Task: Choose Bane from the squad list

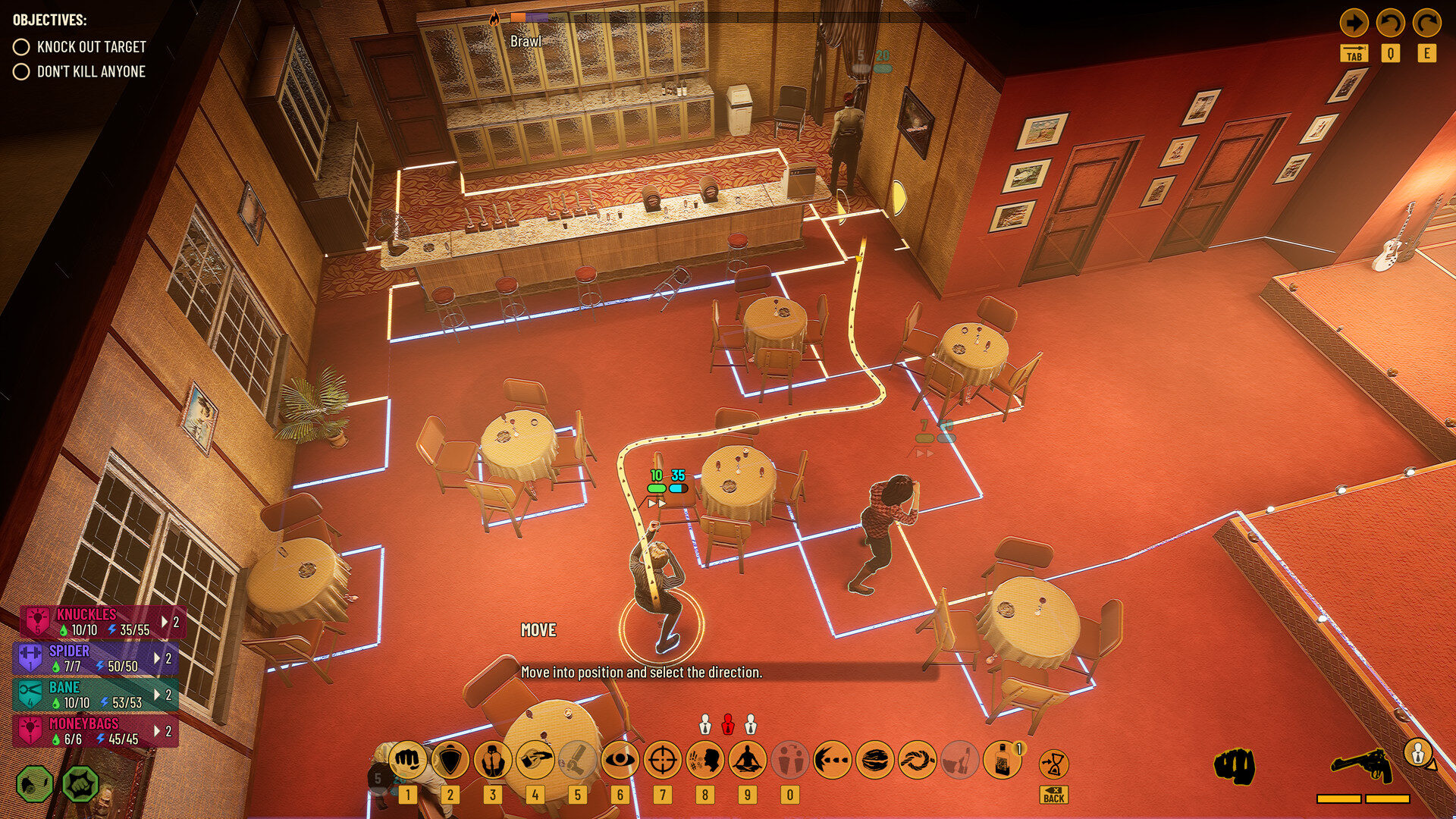Action: 95,695
